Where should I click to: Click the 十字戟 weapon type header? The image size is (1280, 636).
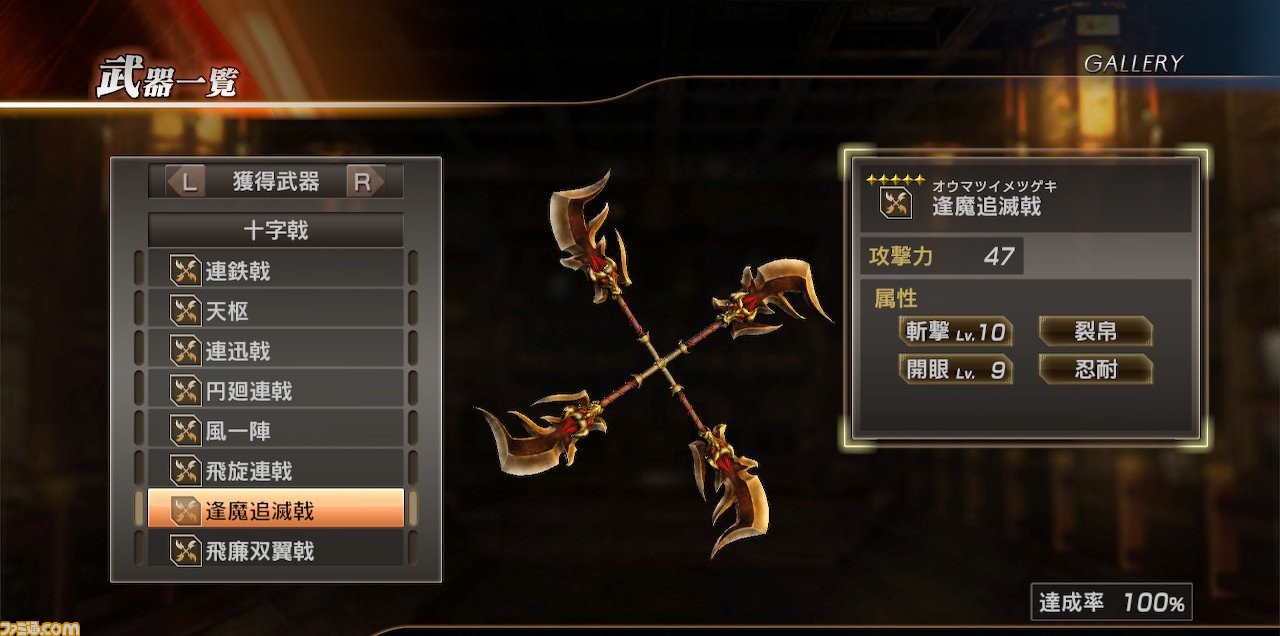click(276, 231)
